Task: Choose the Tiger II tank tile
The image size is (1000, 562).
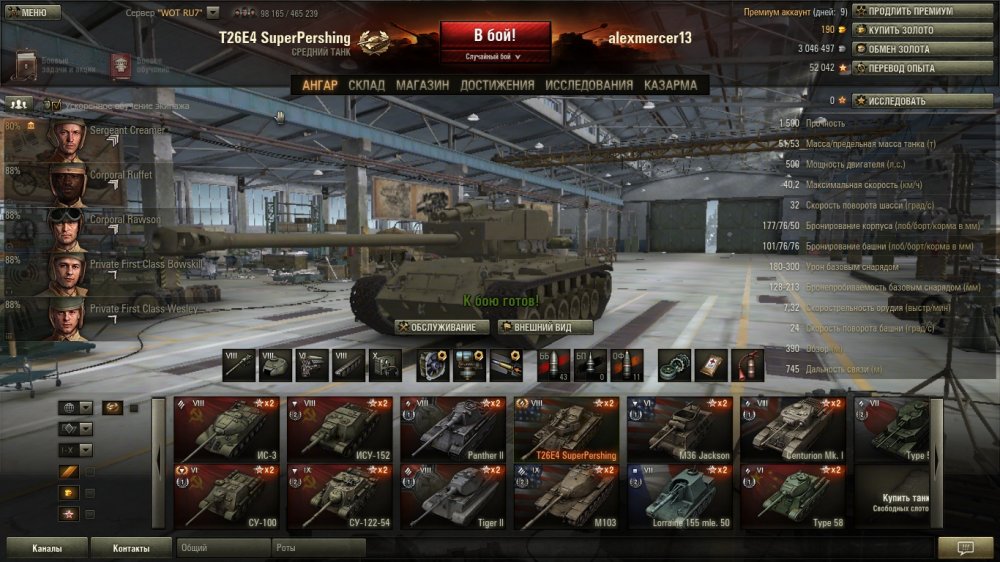Action: click(x=455, y=495)
